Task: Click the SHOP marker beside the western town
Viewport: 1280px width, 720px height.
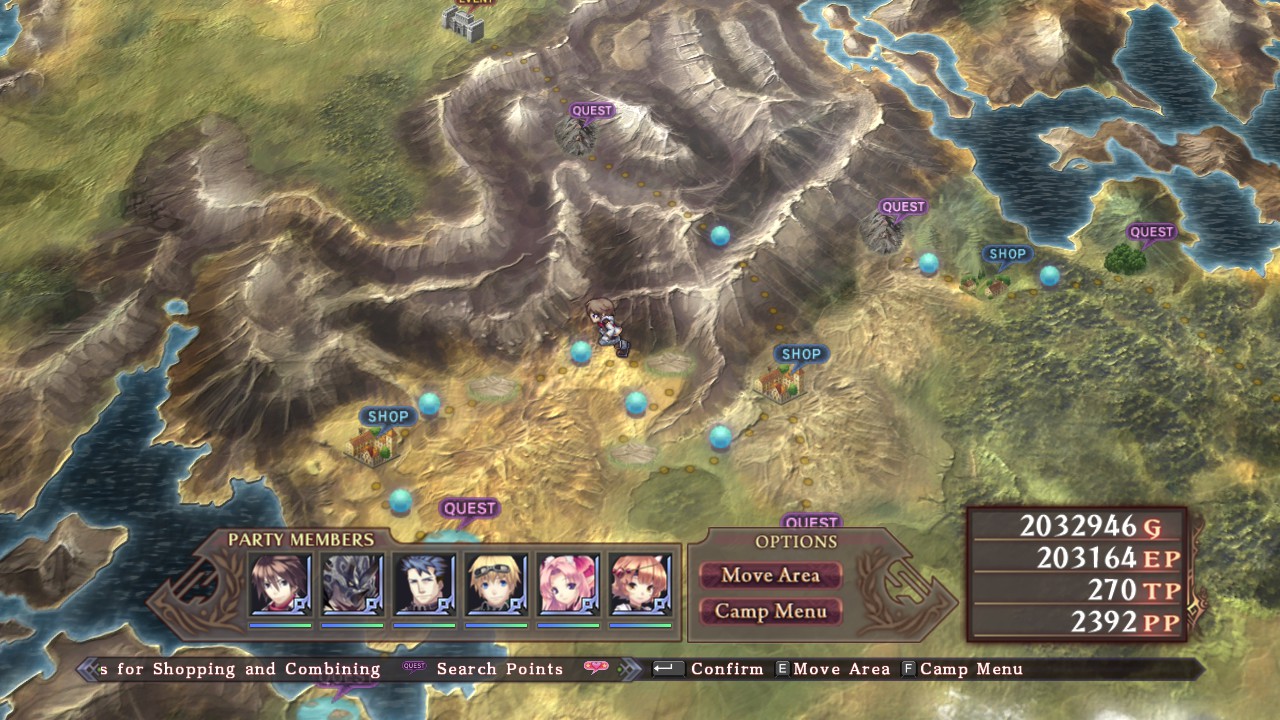Action: pos(390,416)
